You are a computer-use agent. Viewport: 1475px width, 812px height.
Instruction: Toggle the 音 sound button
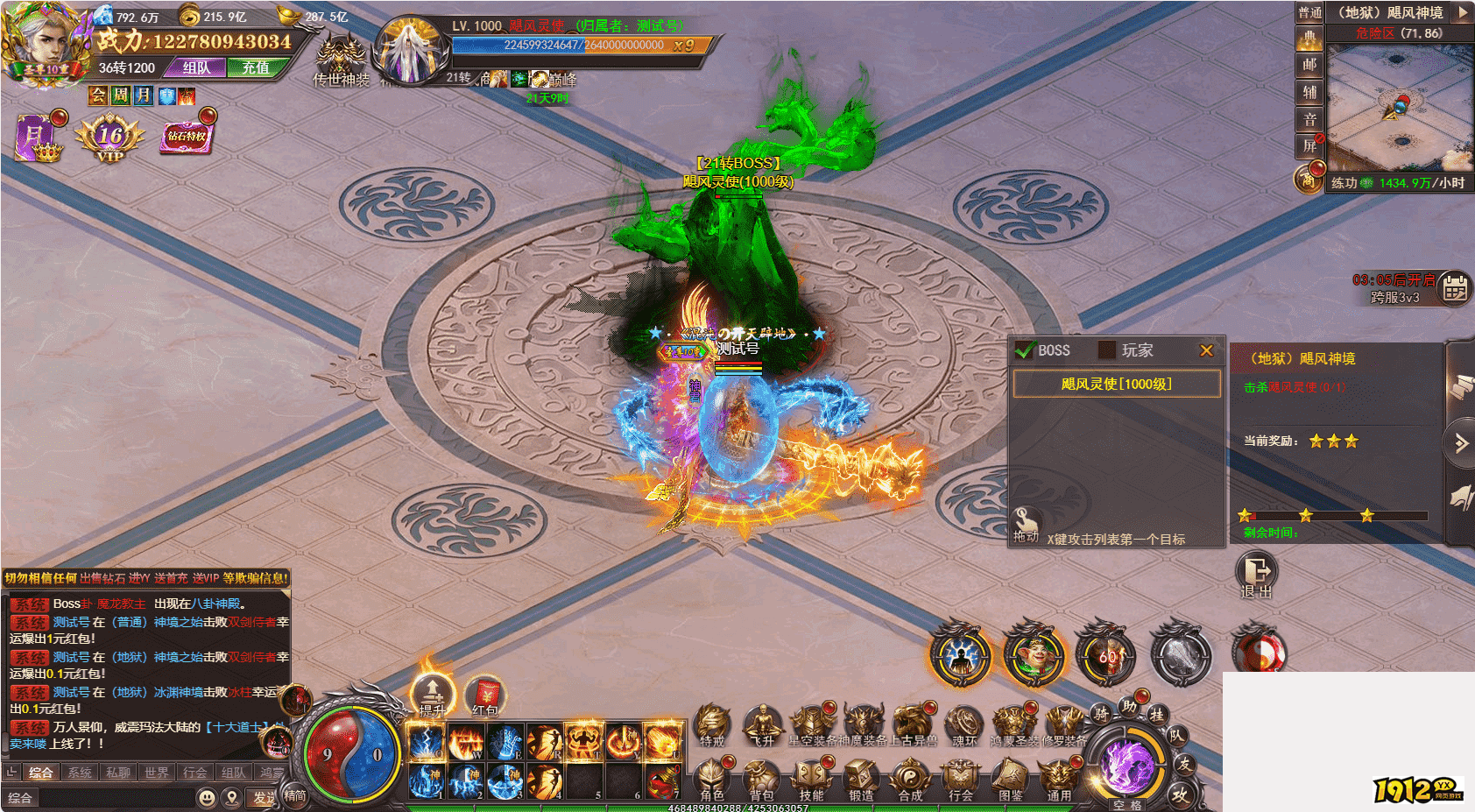point(1309,119)
